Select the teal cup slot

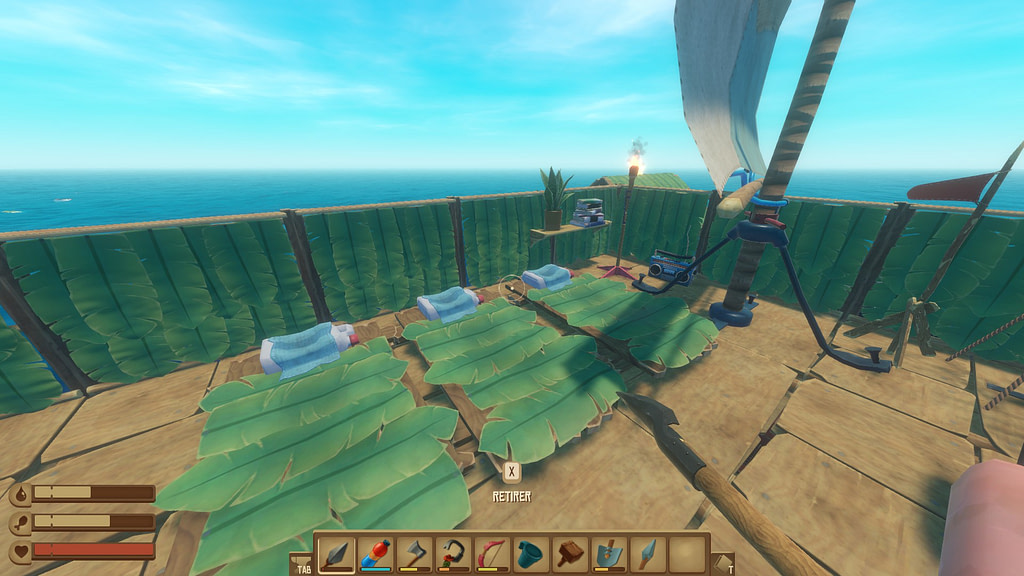pyautogui.click(x=531, y=553)
